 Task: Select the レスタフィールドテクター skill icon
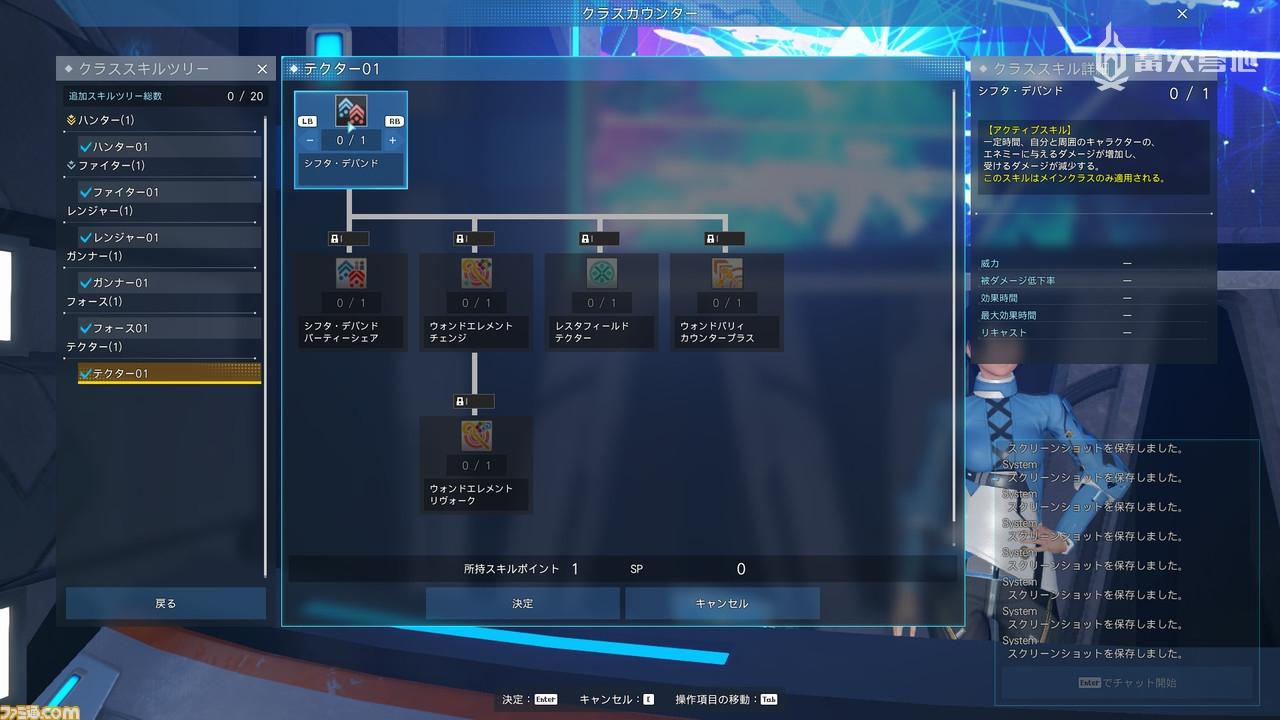[x=600, y=272]
